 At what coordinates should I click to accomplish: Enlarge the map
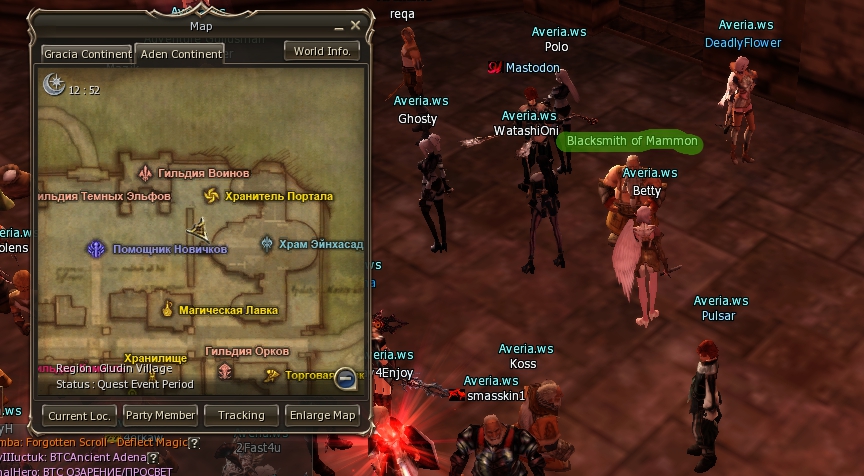click(322, 415)
